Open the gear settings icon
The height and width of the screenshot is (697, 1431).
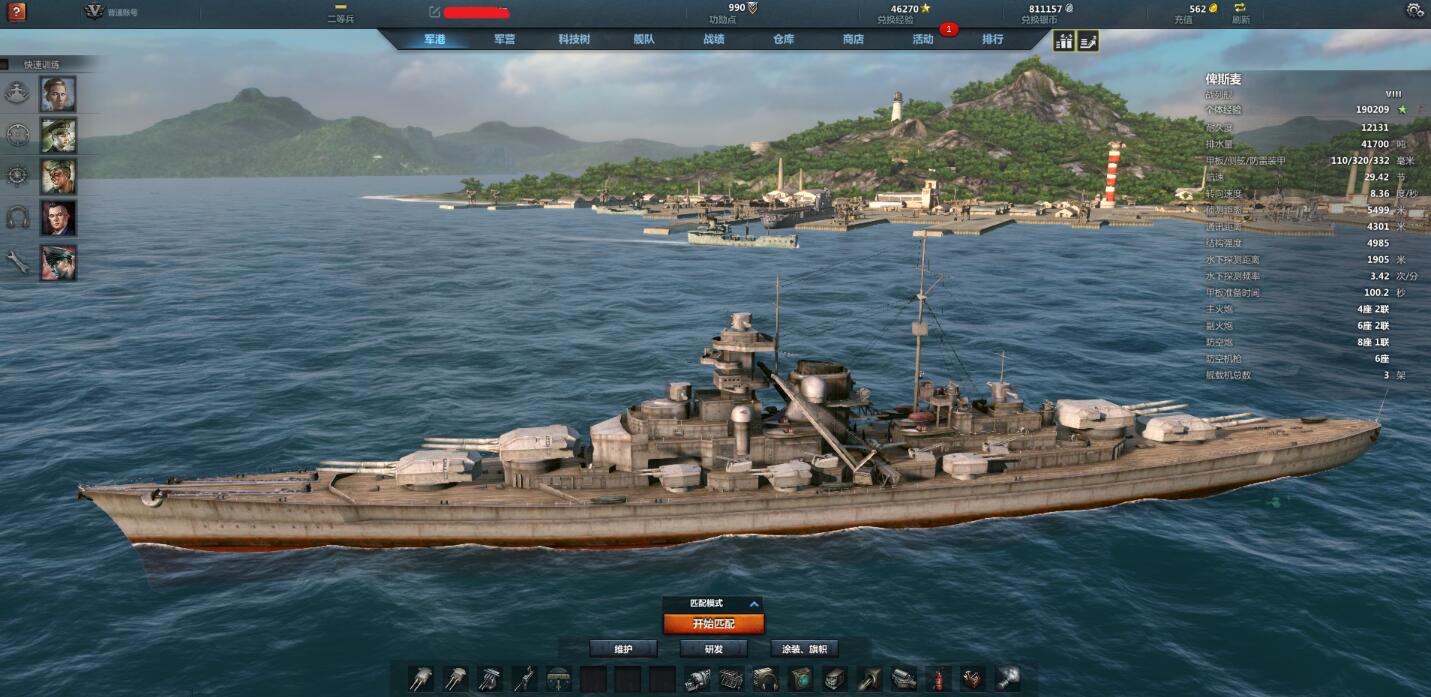click(x=1414, y=11)
